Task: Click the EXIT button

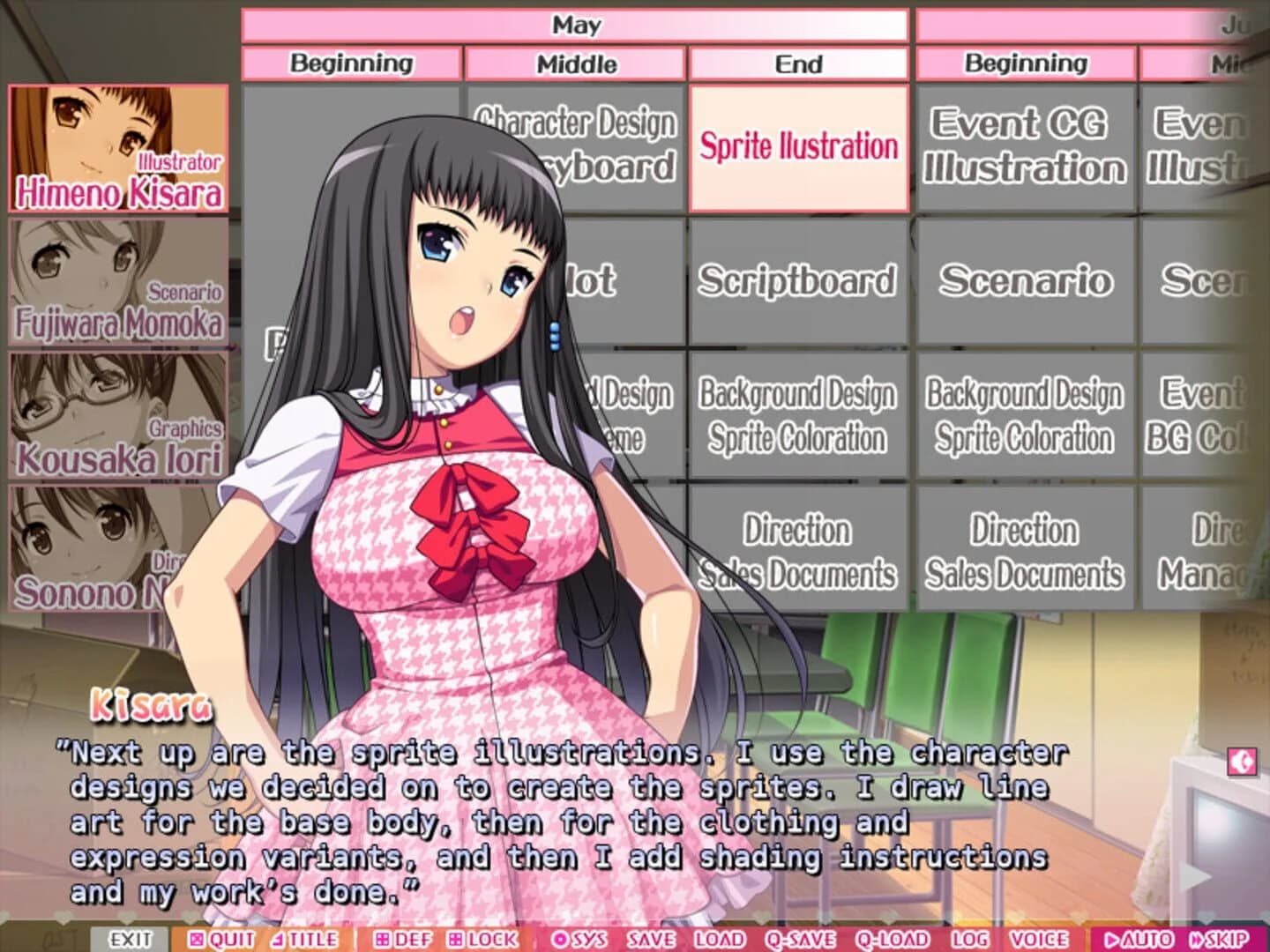Action: pyautogui.click(x=131, y=940)
